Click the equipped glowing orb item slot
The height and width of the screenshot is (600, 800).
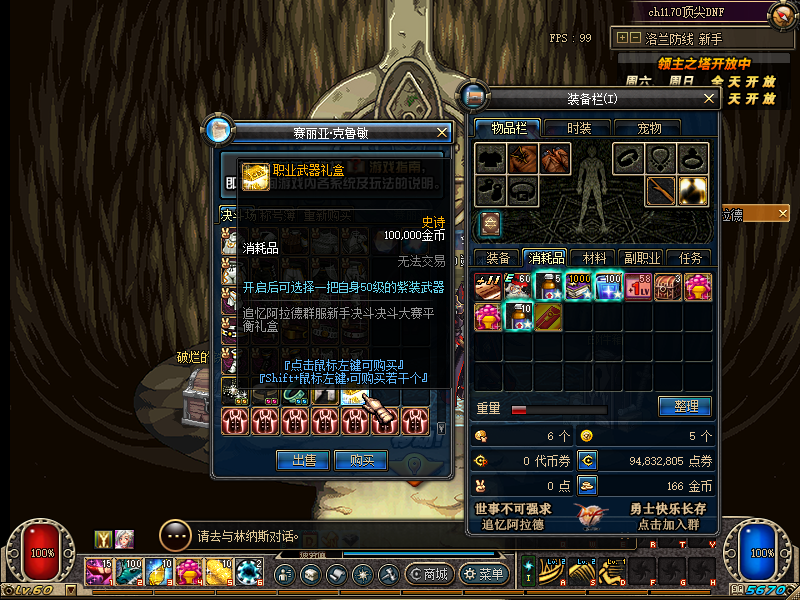coord(692,188)
